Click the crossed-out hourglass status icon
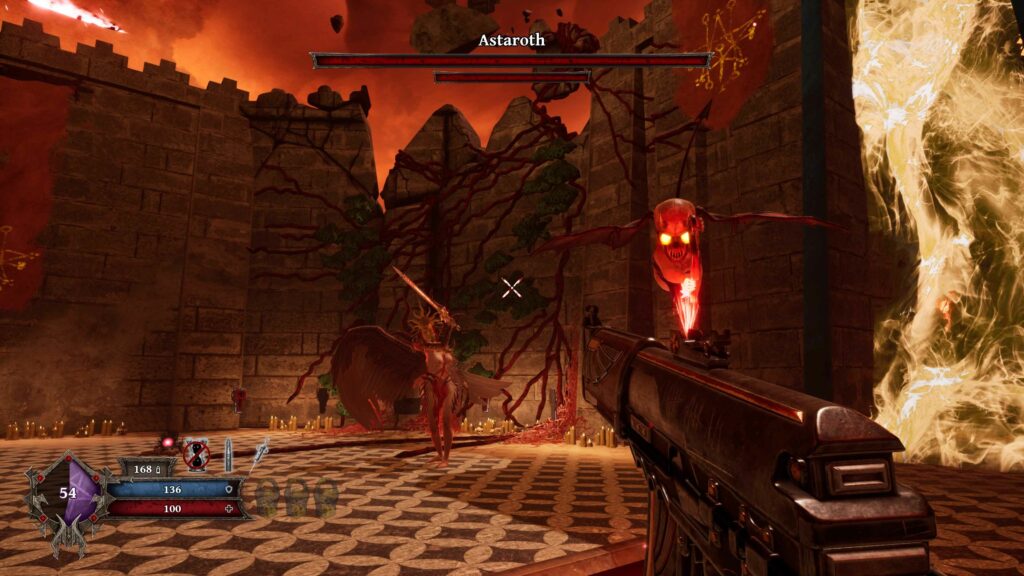 tap(196, 454)
